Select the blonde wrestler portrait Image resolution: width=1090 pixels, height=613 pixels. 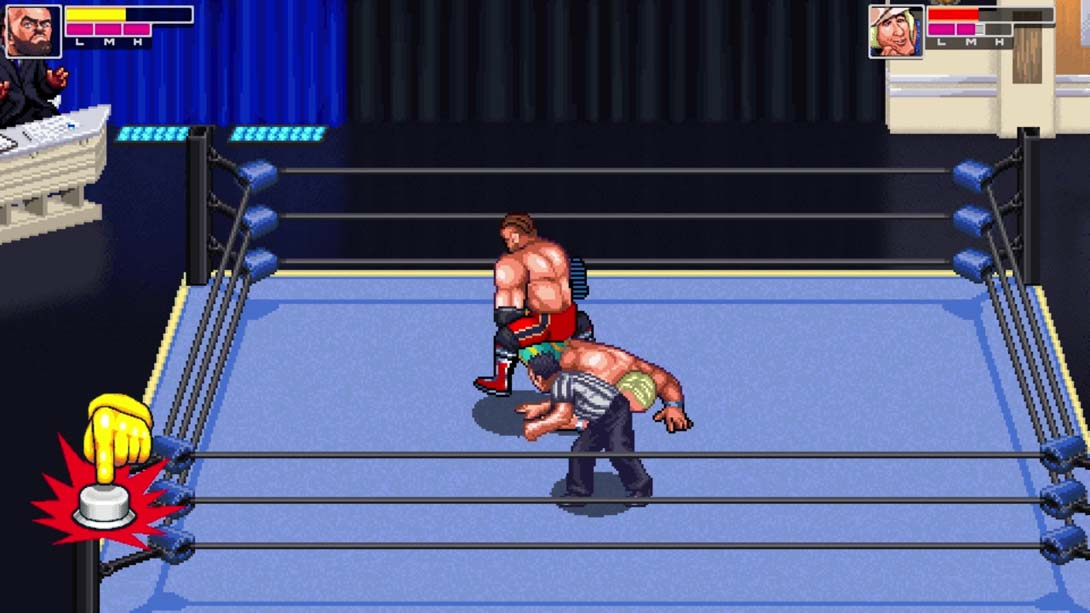point(895,31)
